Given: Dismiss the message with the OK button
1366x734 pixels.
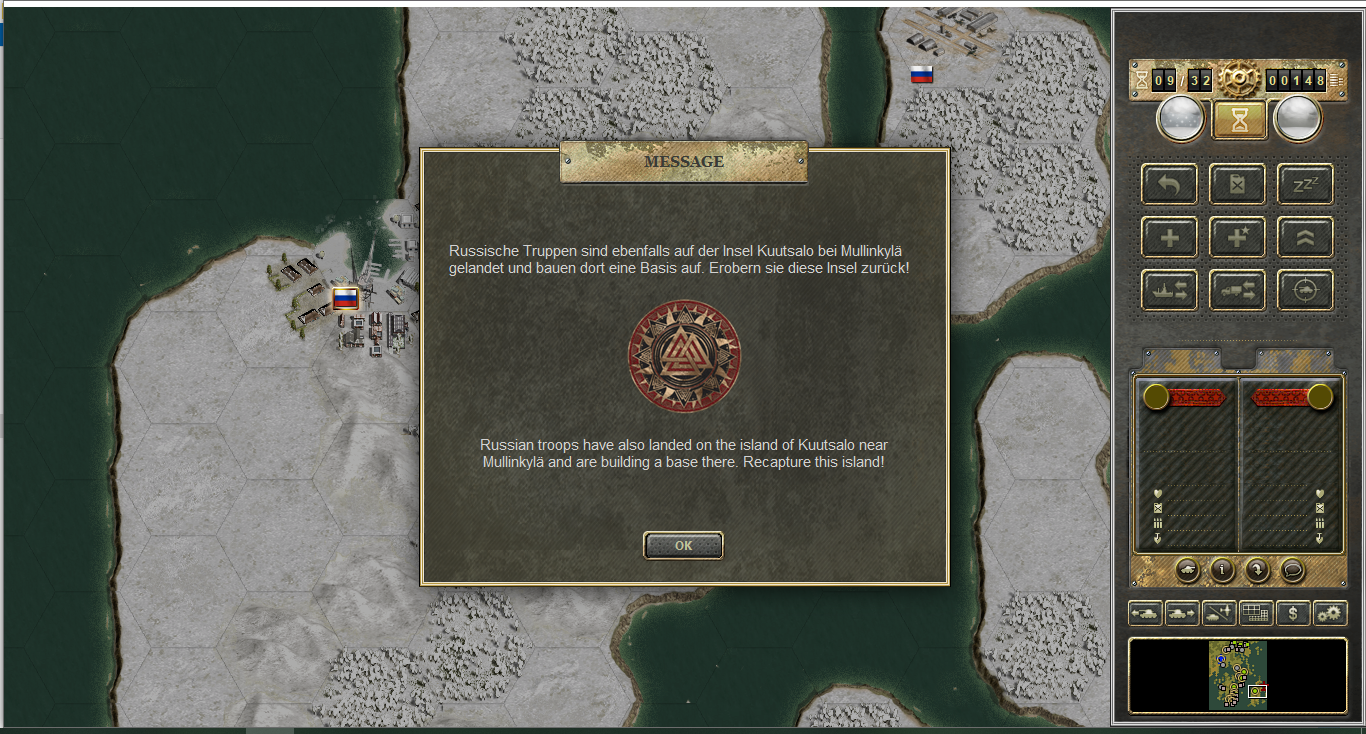Looking at the screenshot, I should point(683,545).
